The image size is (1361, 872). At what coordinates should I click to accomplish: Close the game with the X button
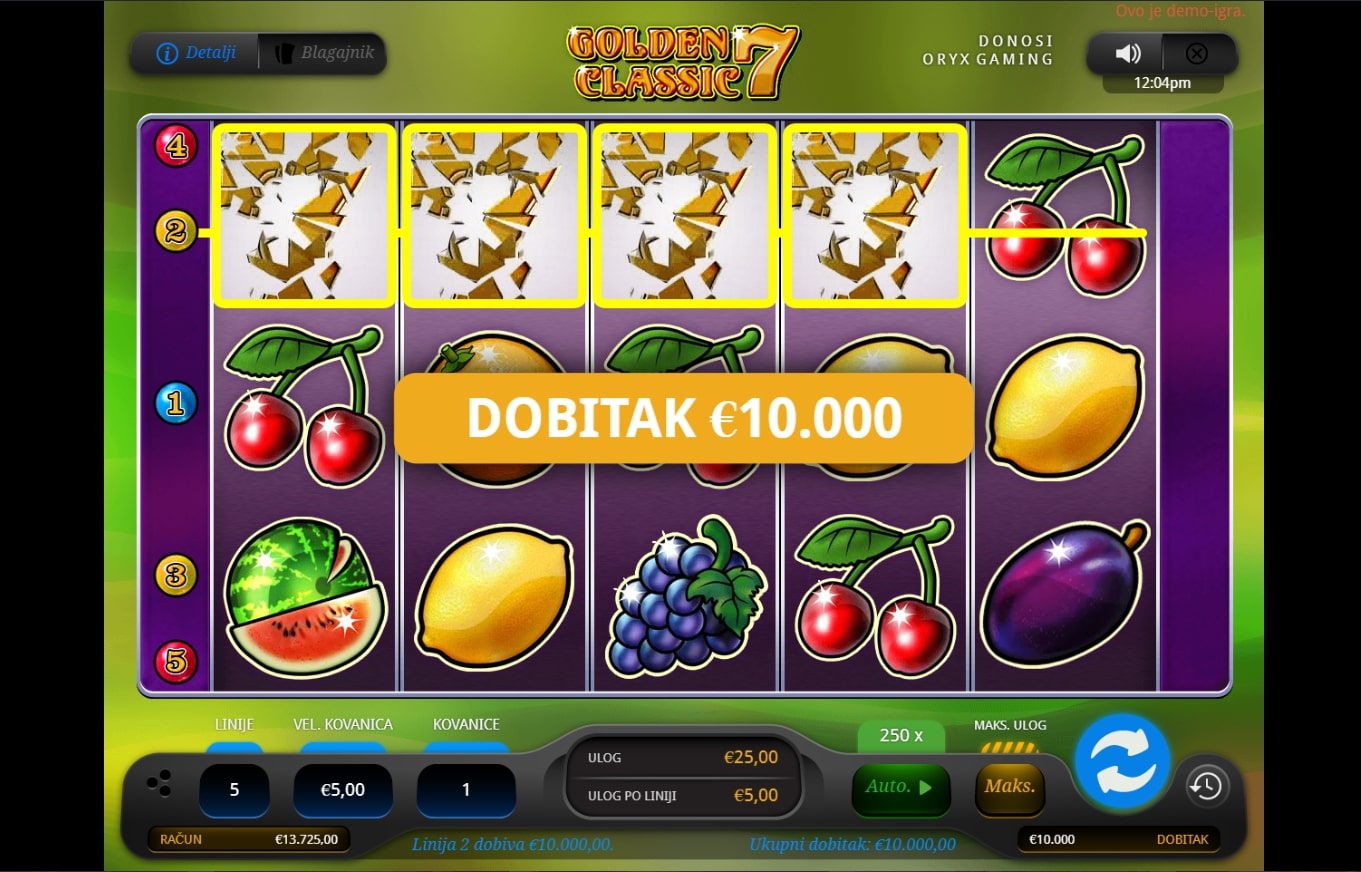coord(1196,54)
